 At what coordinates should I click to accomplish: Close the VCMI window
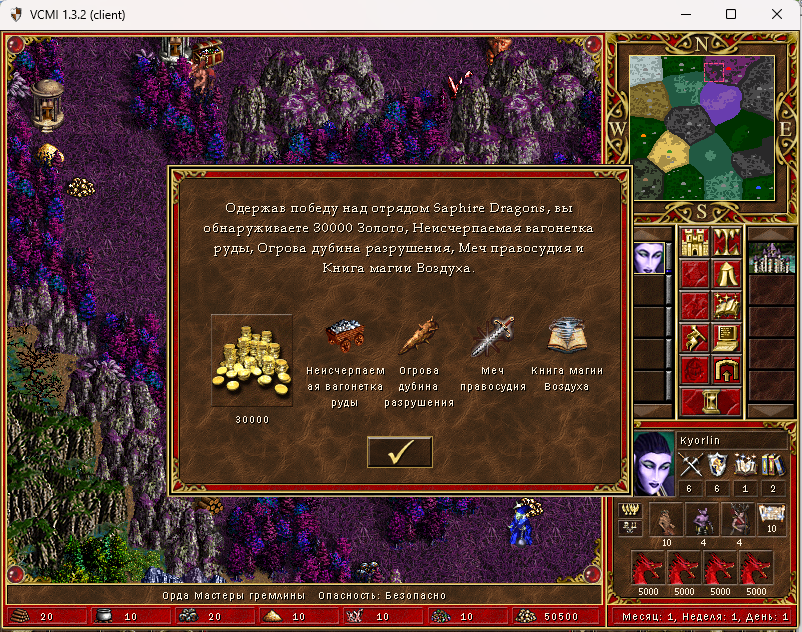point(776,14)
